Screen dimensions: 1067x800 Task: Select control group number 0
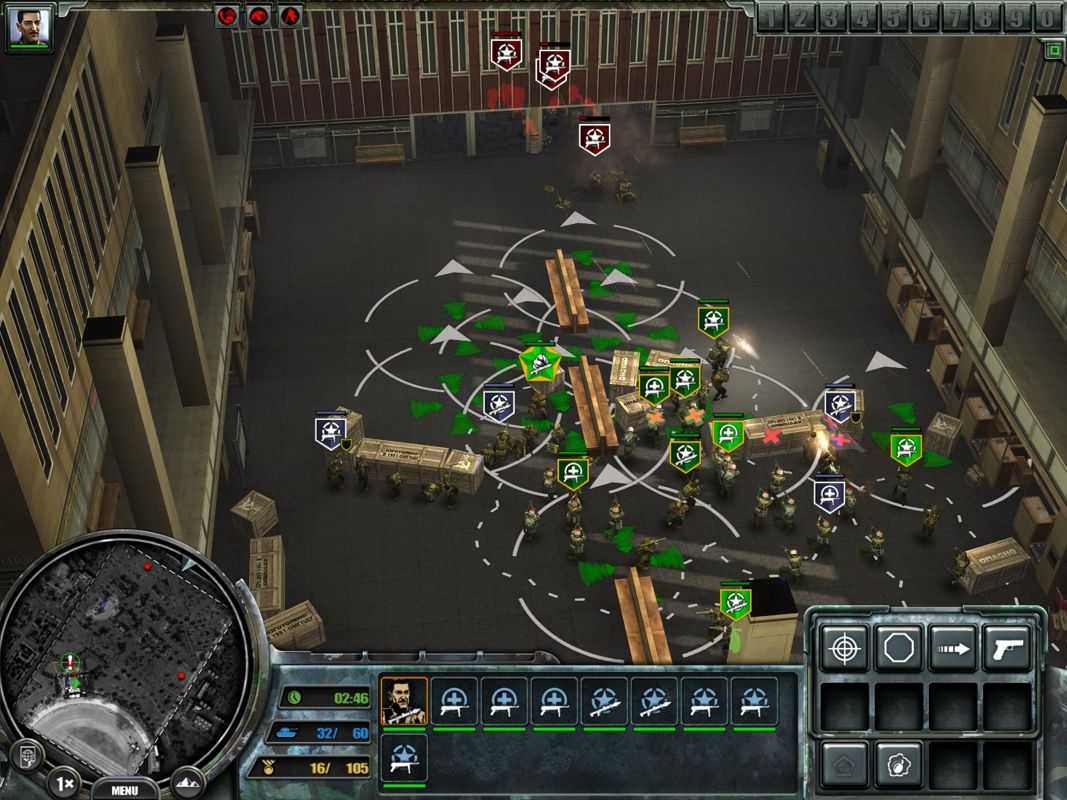point(1046,17)
